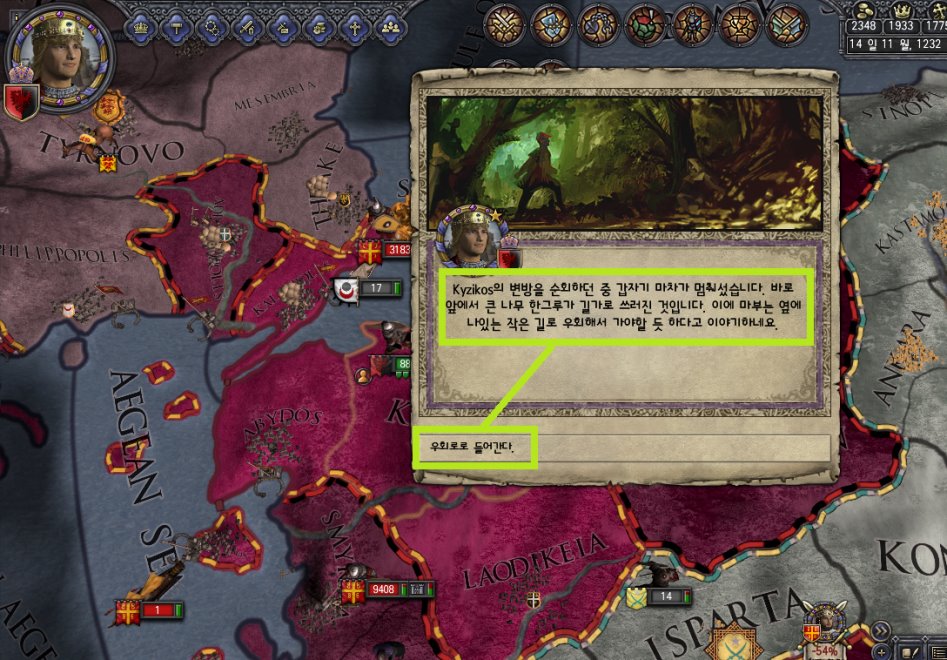Open the cross religion tab
Viewport: 947px width, 660px height.
point(354,27)
